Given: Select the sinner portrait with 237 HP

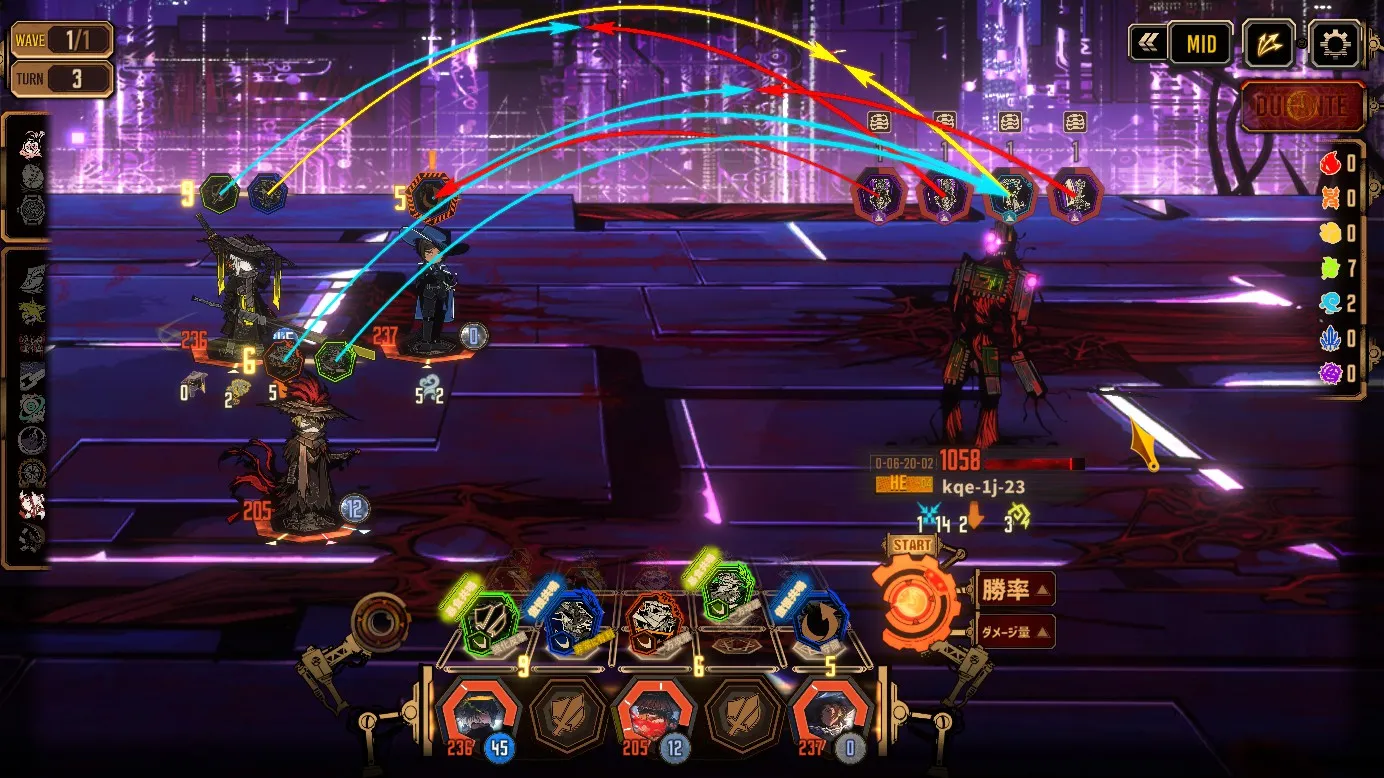Looking at the screenshot, I should (824, 714).
